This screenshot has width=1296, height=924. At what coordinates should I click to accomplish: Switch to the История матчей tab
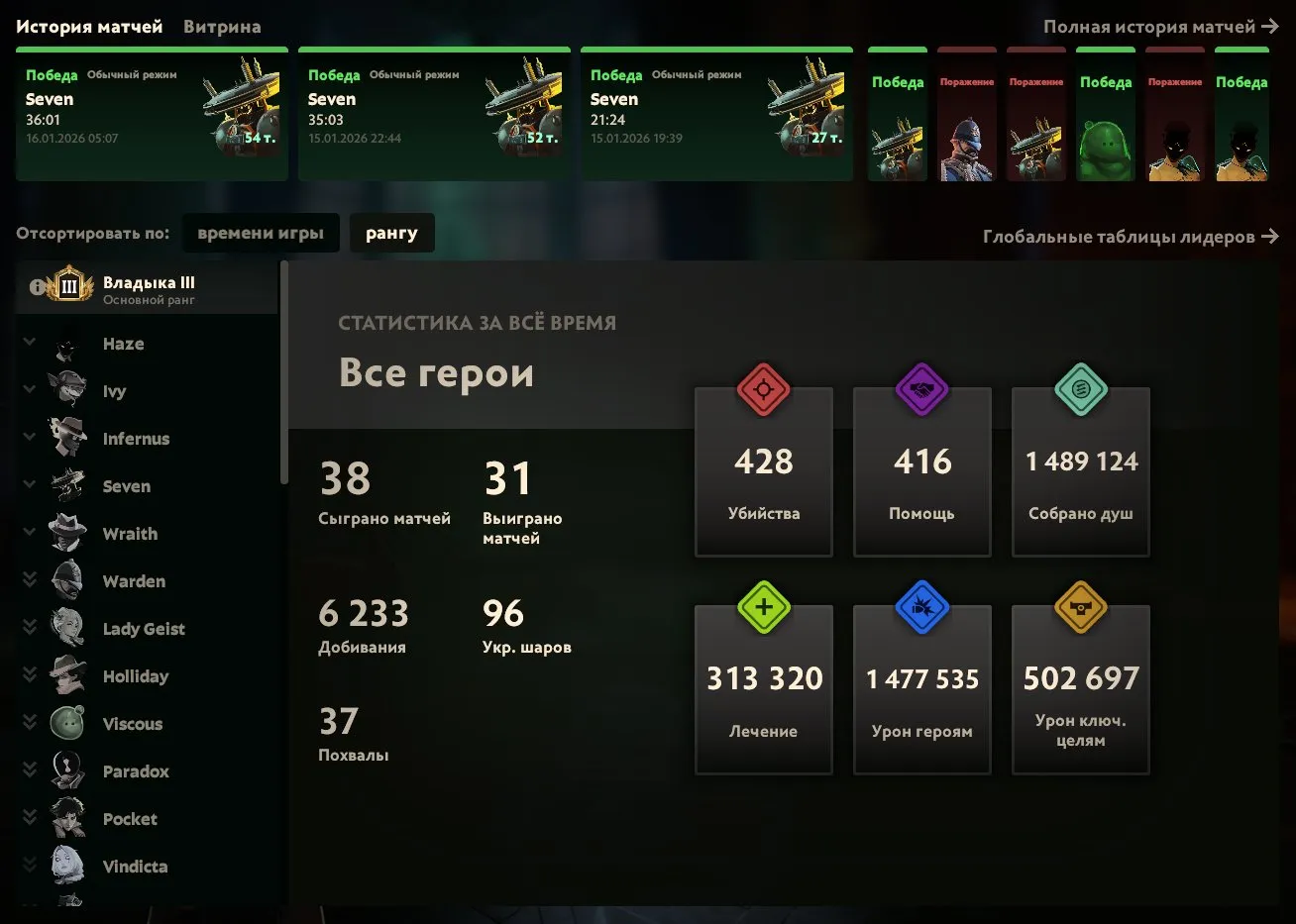pyautogui.click(x=89, y=26)
